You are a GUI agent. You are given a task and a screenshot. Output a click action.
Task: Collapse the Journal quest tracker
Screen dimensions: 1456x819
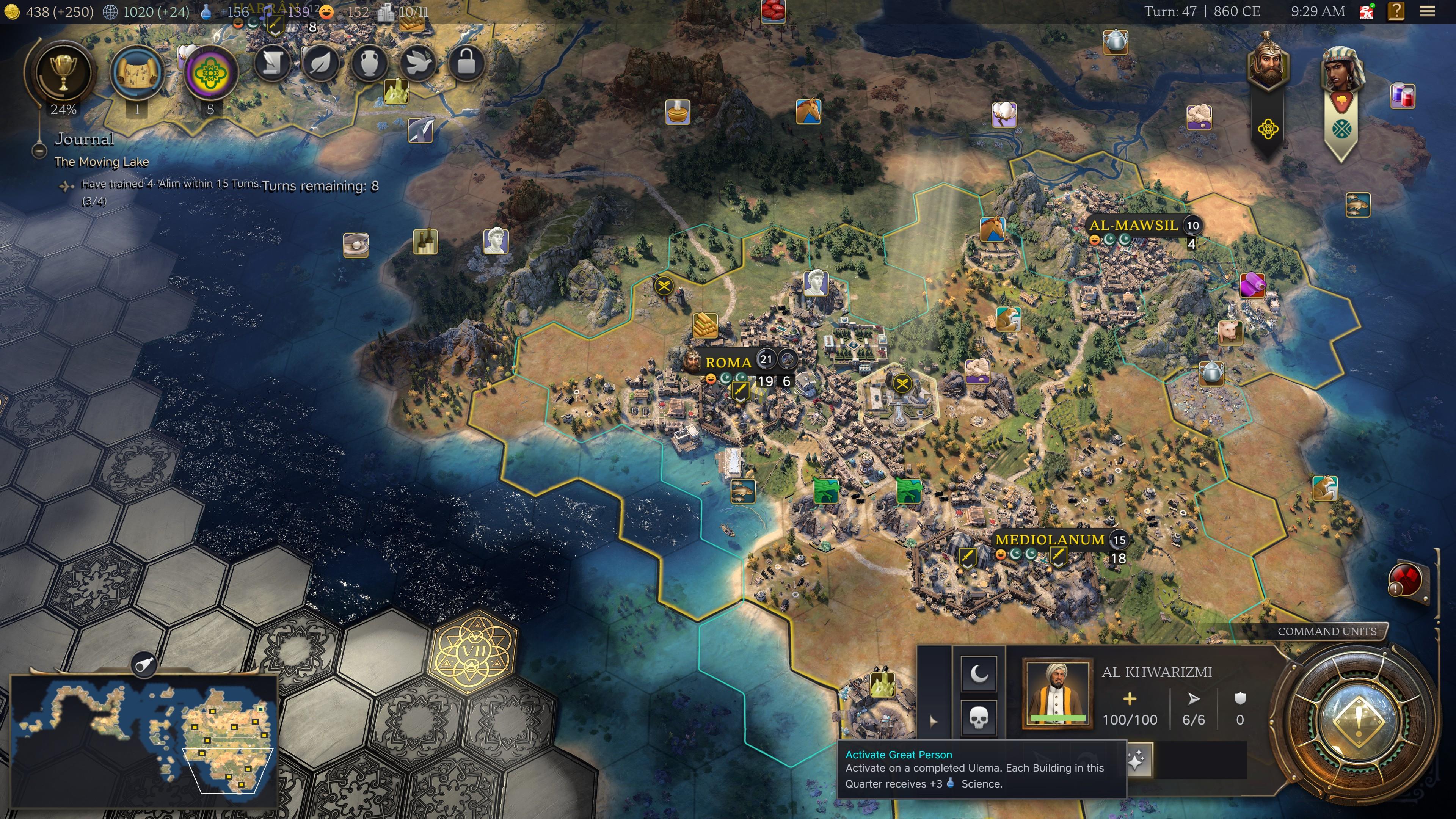click(39, 151)
